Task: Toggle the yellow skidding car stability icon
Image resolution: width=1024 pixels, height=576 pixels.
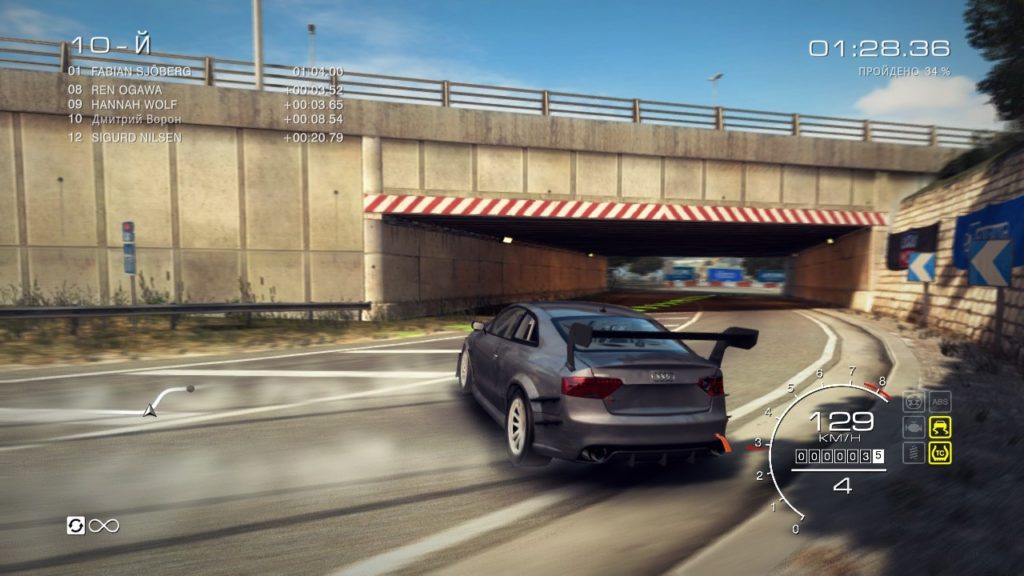Action: click(939, 427)
